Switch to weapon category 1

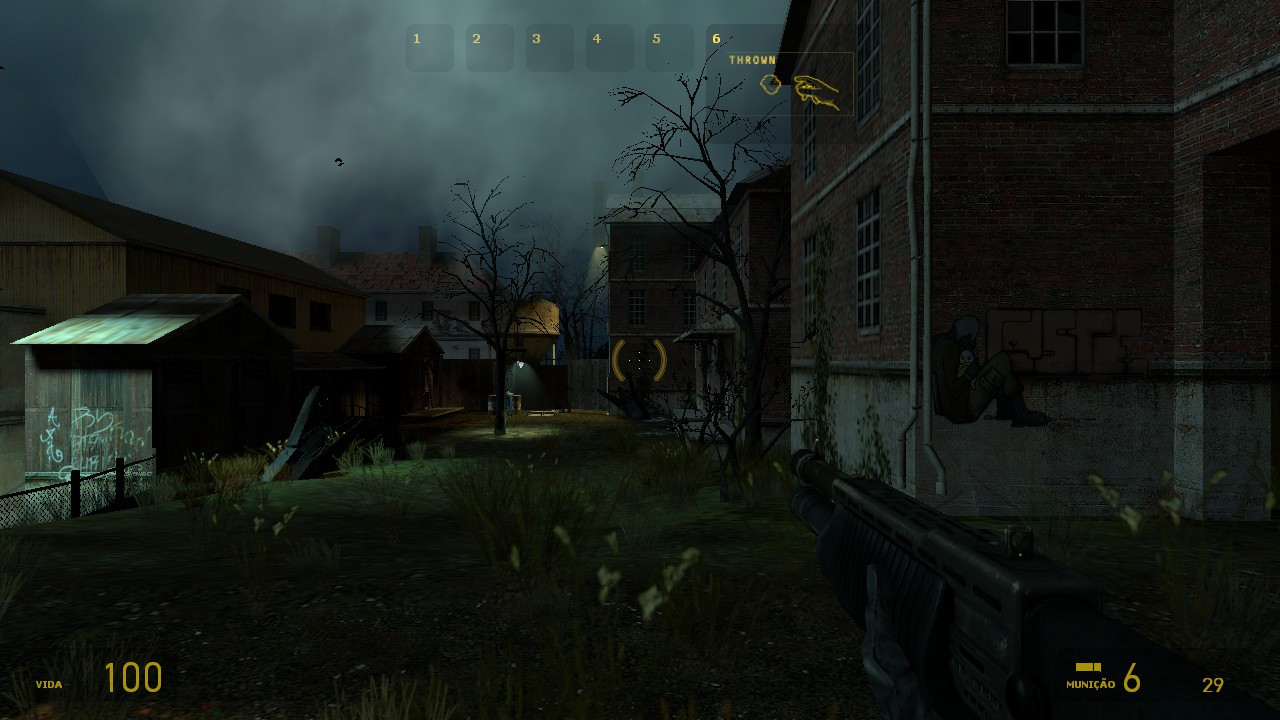coord(430,46)
